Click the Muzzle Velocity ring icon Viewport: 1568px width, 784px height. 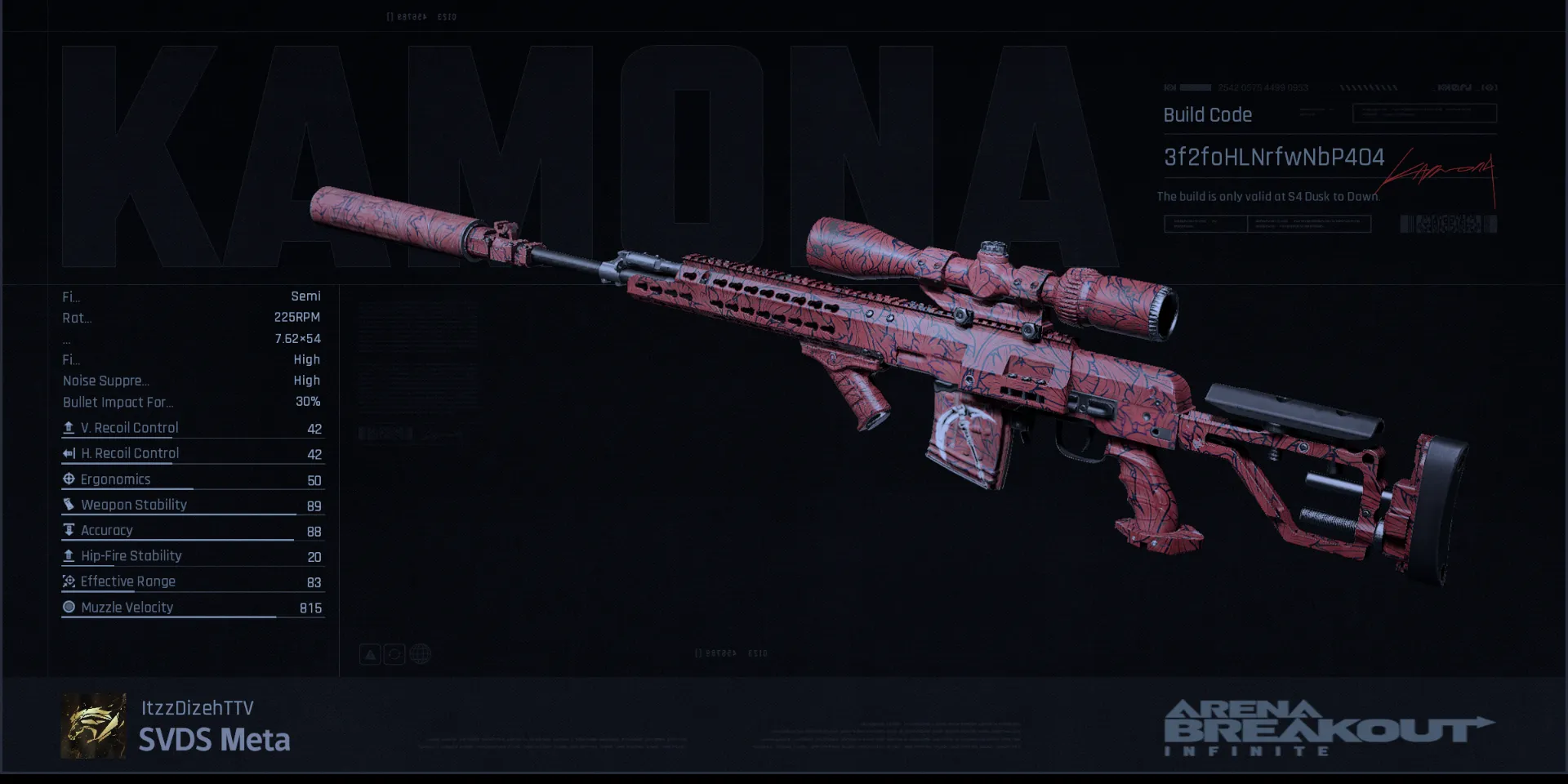pos(69,607)
